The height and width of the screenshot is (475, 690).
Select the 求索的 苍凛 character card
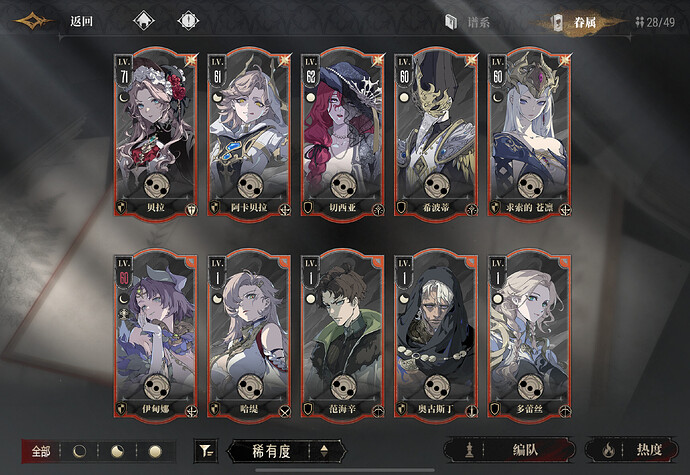[x=530, y=131]
